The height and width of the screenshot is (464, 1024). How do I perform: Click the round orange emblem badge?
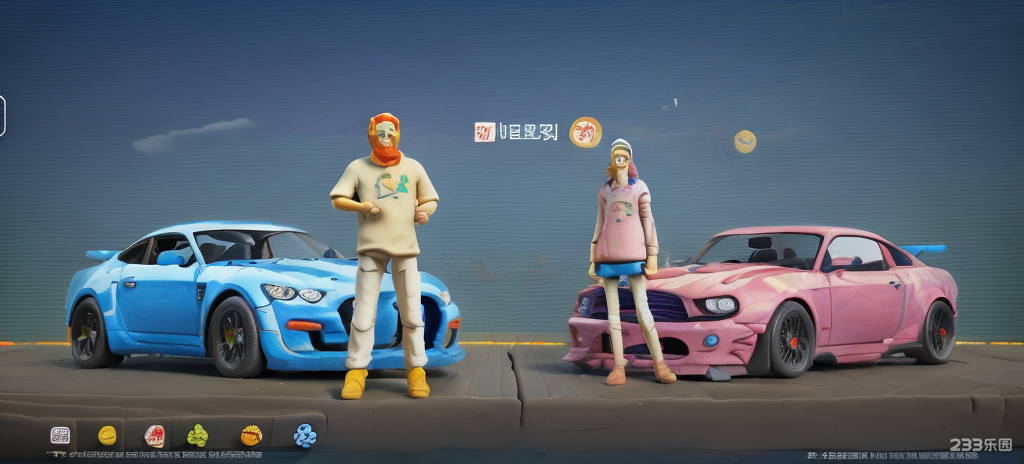point(585,132)
